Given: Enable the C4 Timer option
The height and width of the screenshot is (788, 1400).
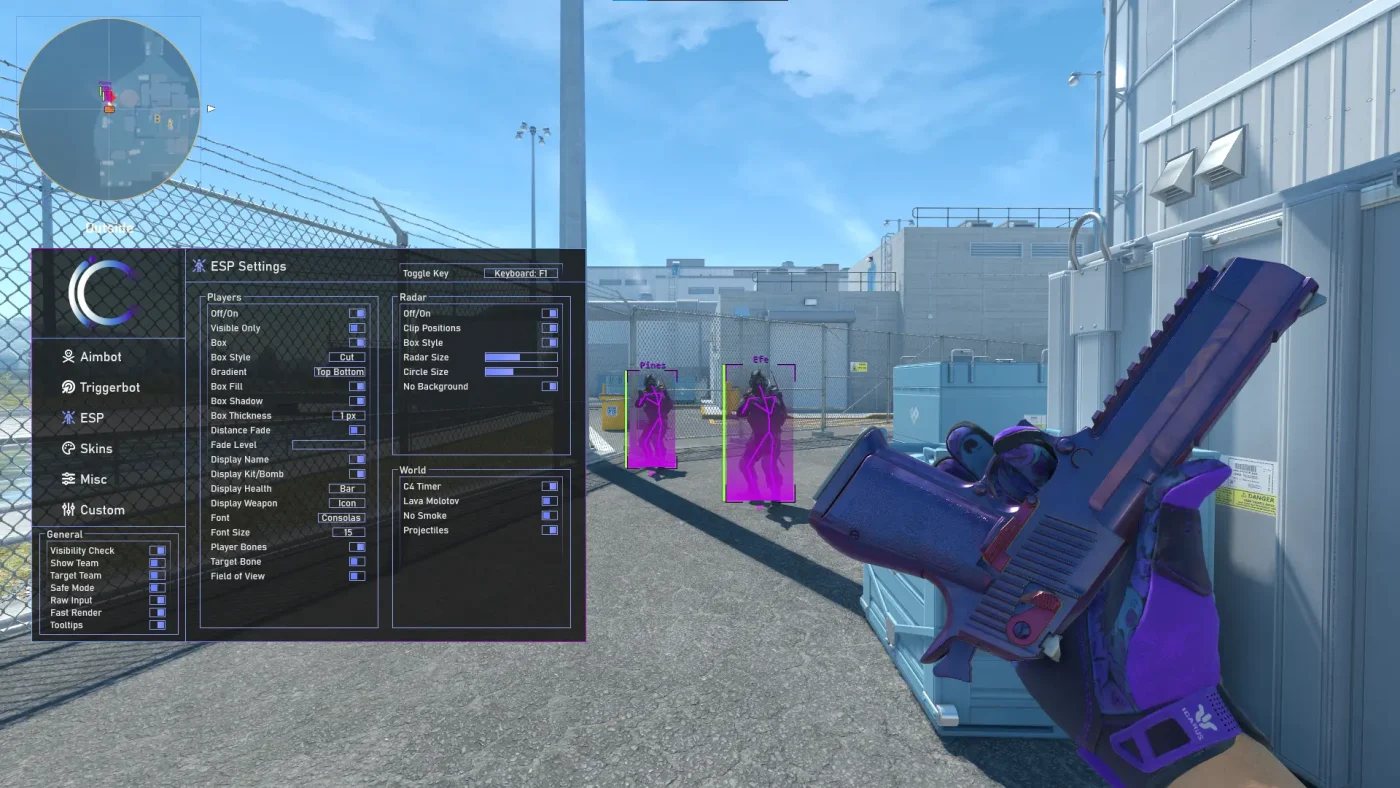Looking at the screenshot, I should coord(550,486).
